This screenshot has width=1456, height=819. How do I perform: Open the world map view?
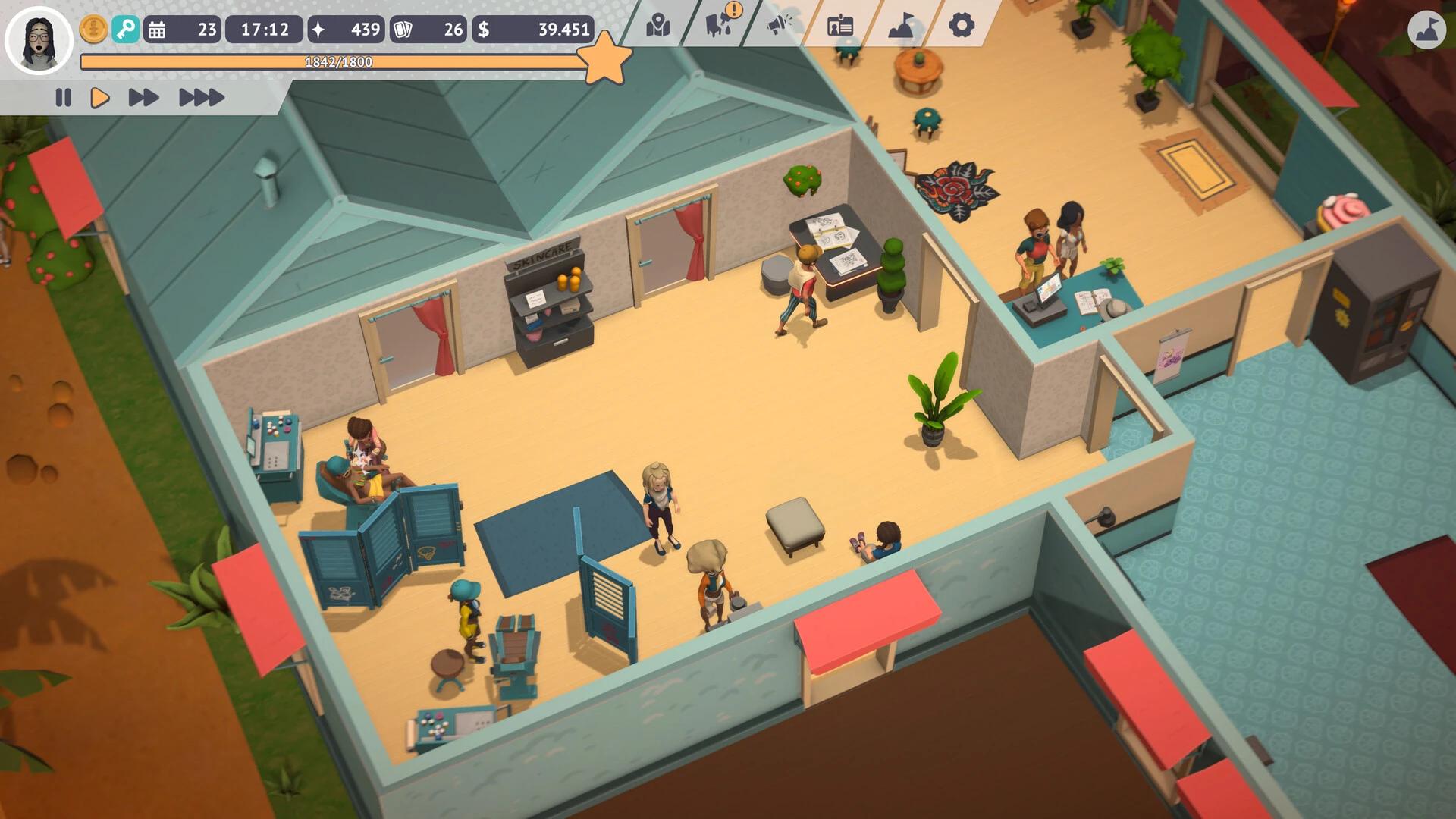[657, 25]
